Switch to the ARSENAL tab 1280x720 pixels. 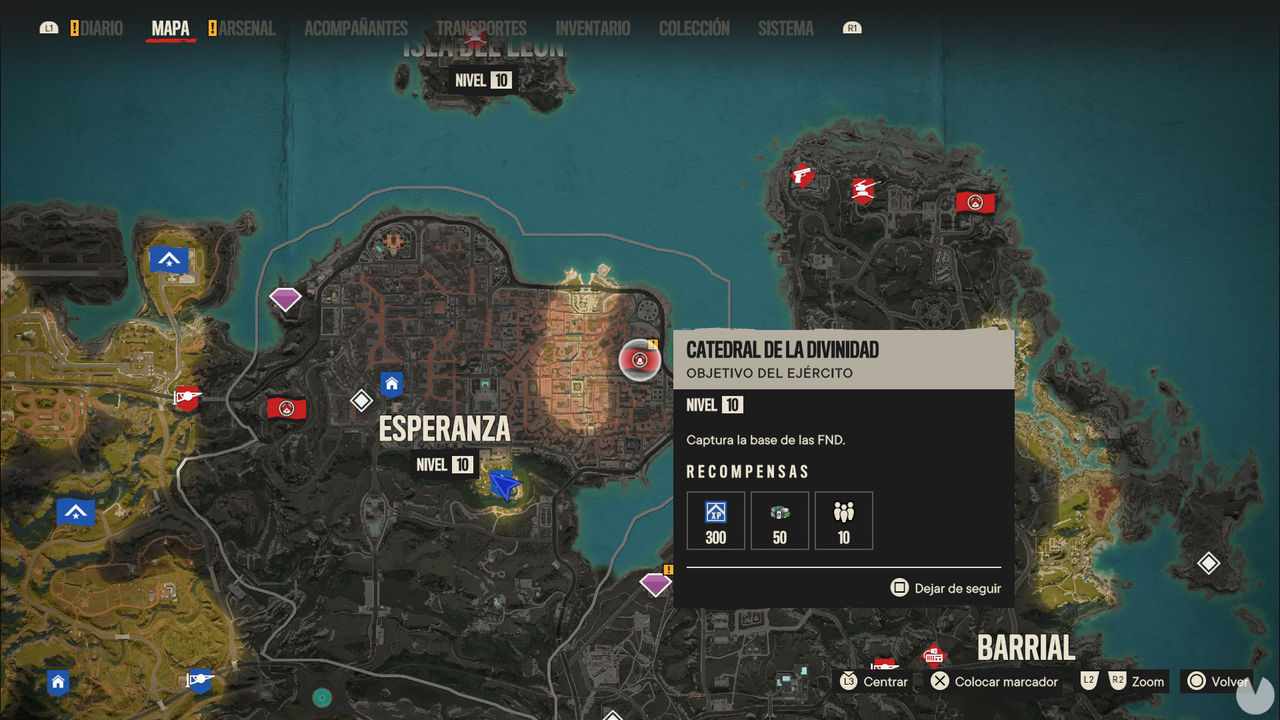[243, 28]
